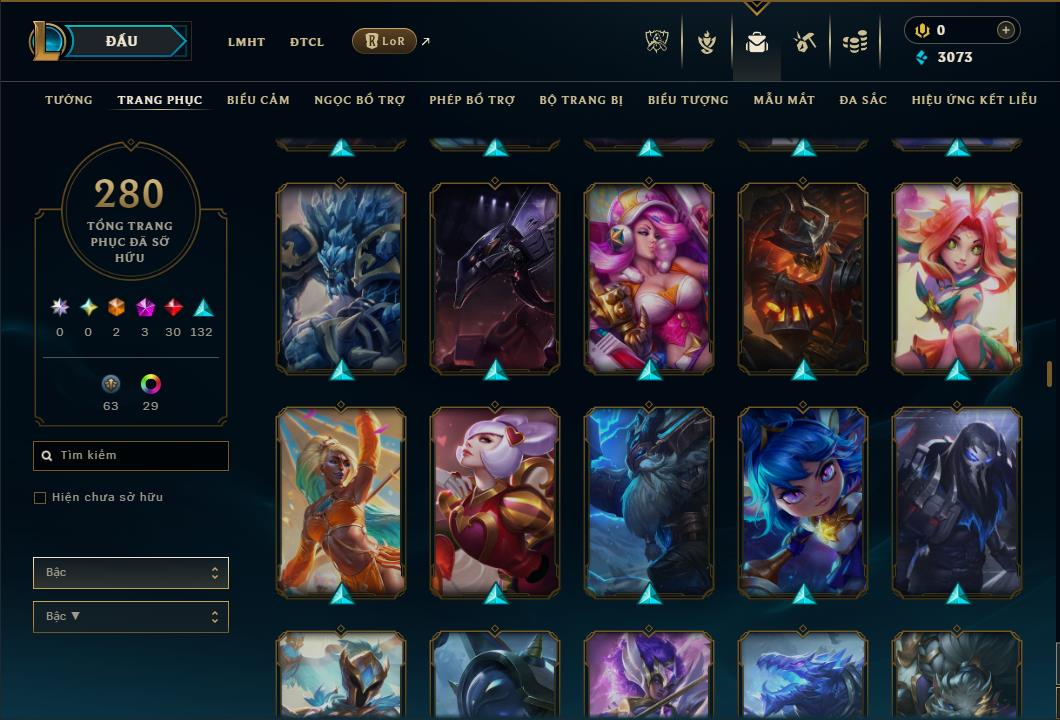Open the Bậc ▼ sort dropdown
The height and width of the screenshot is (720, 1060).
click(x=131, y=617)
